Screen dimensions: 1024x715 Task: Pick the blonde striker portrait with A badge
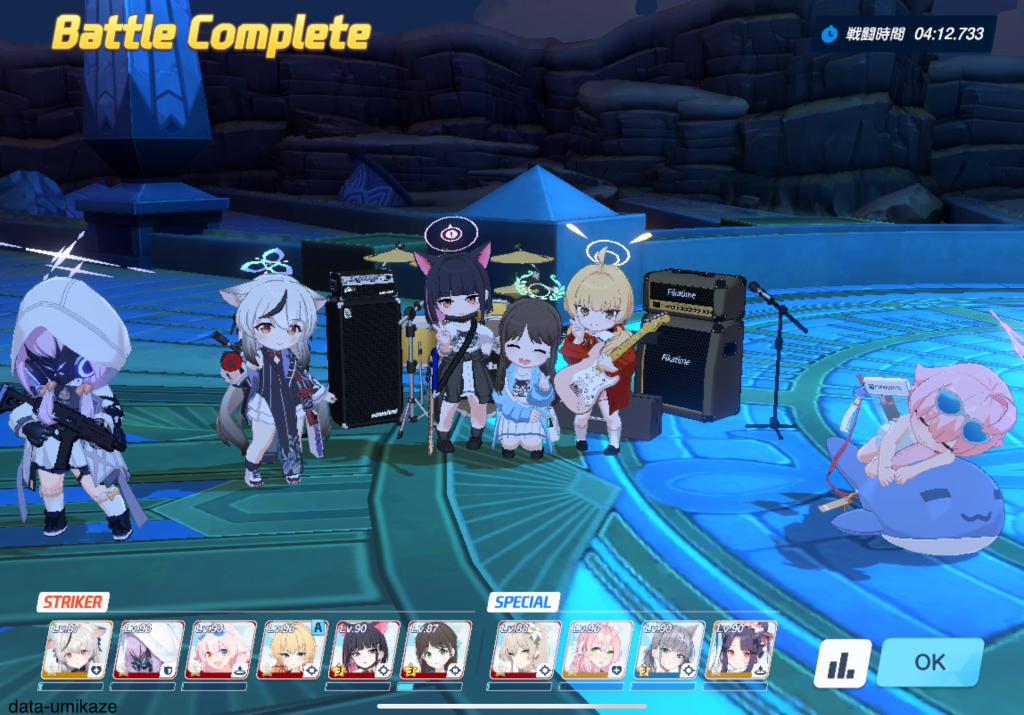pyautogui.click(x=292, y=650)
